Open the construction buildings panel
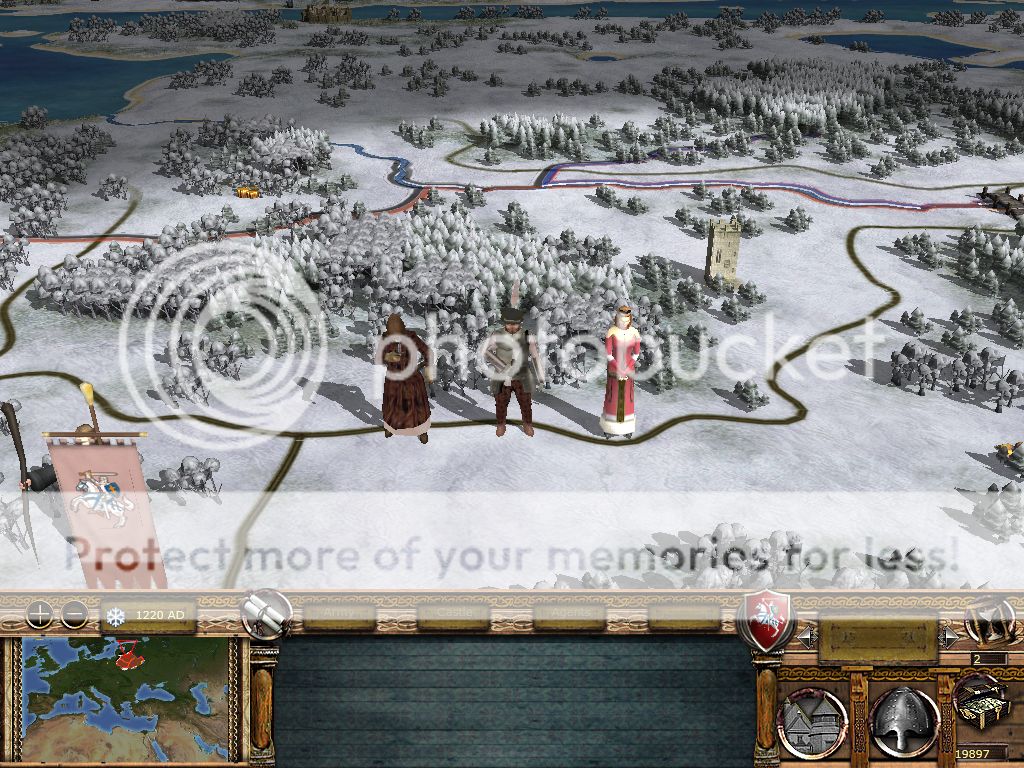 [812, 720]
